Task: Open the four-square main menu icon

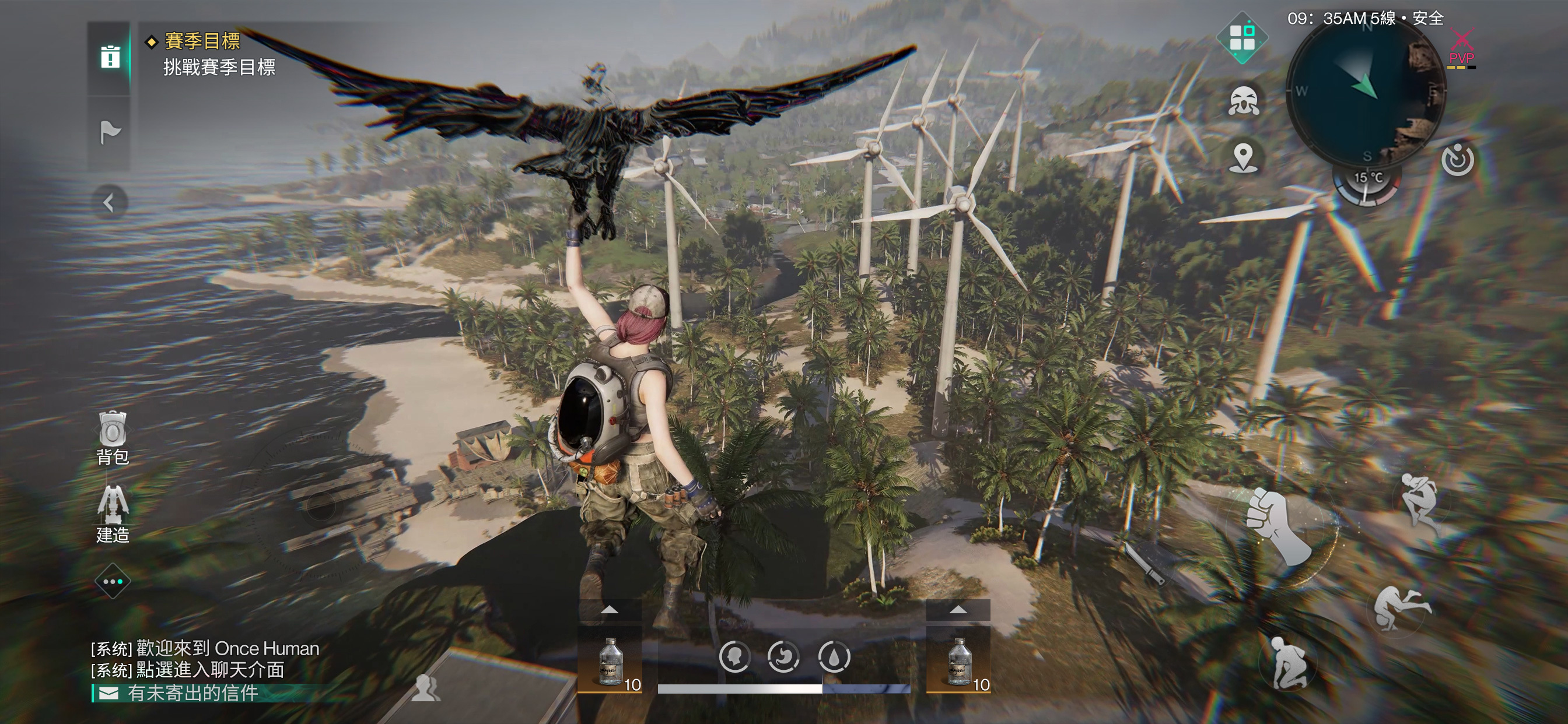Action: tap(1242, 38)
